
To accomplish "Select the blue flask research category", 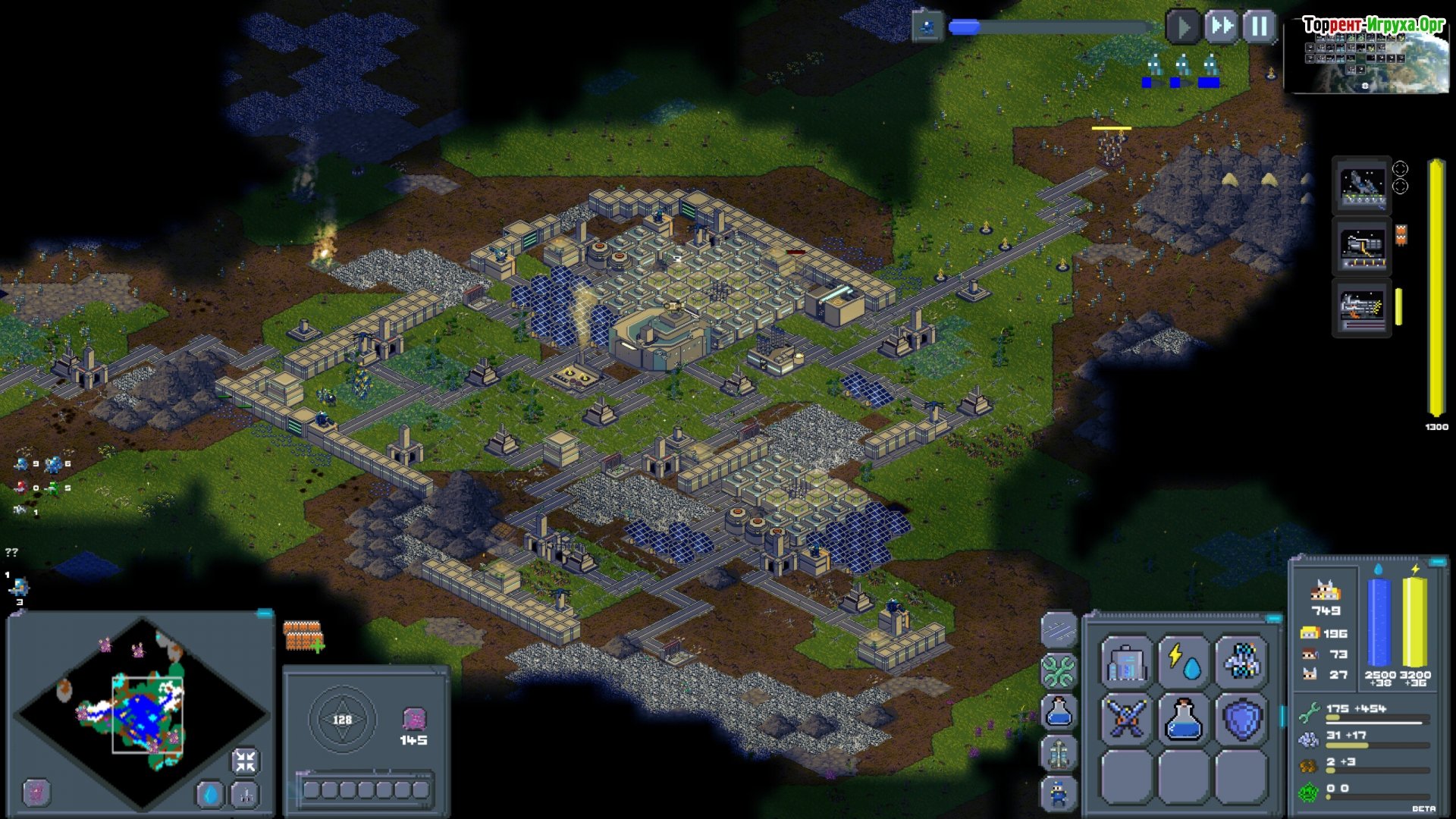I will coord(1183,718).
